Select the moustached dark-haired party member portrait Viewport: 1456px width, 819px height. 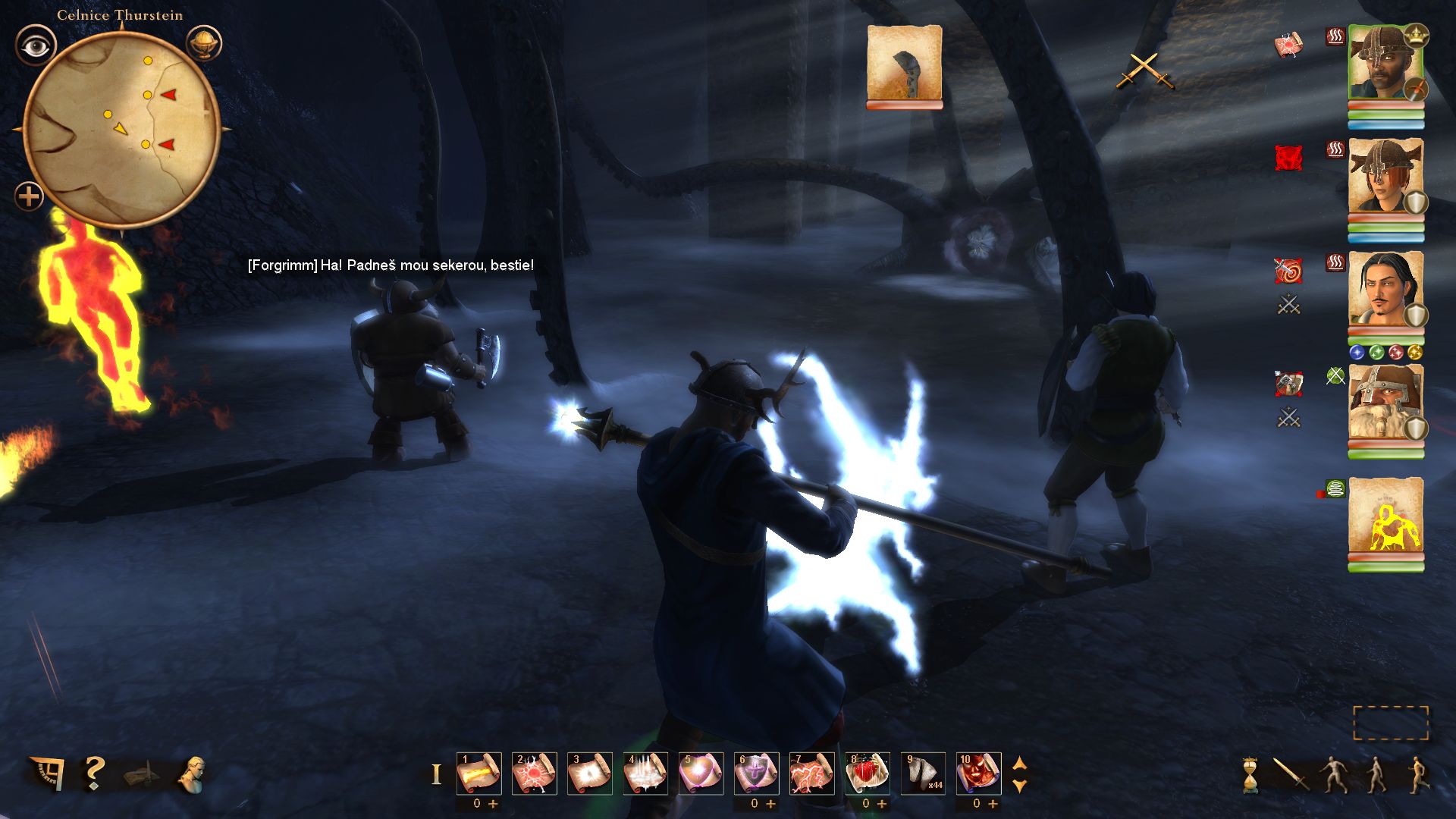(1385, 290)
